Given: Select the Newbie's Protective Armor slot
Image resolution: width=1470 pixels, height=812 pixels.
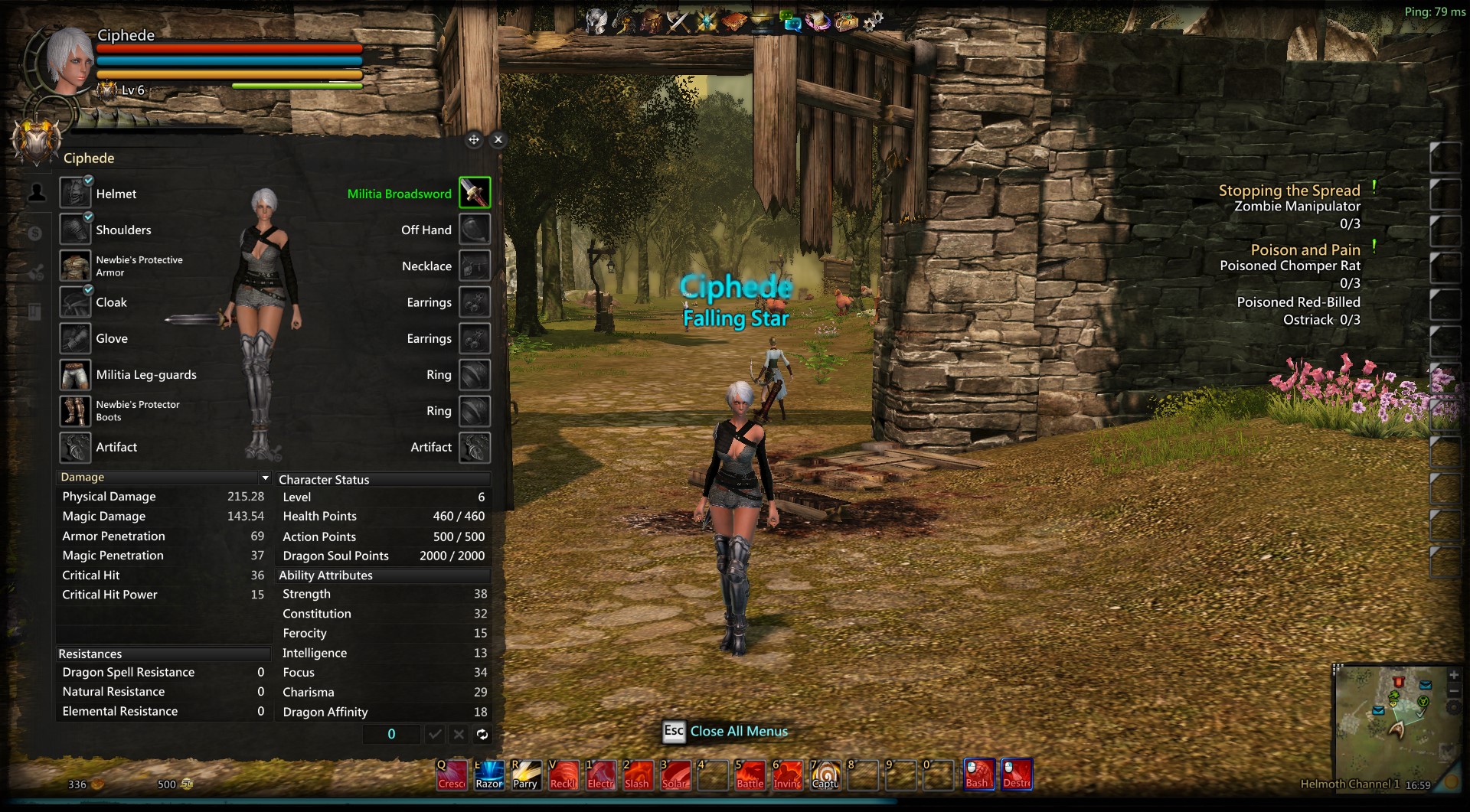Looking at the screenshot, I should (x=76, y=266).
